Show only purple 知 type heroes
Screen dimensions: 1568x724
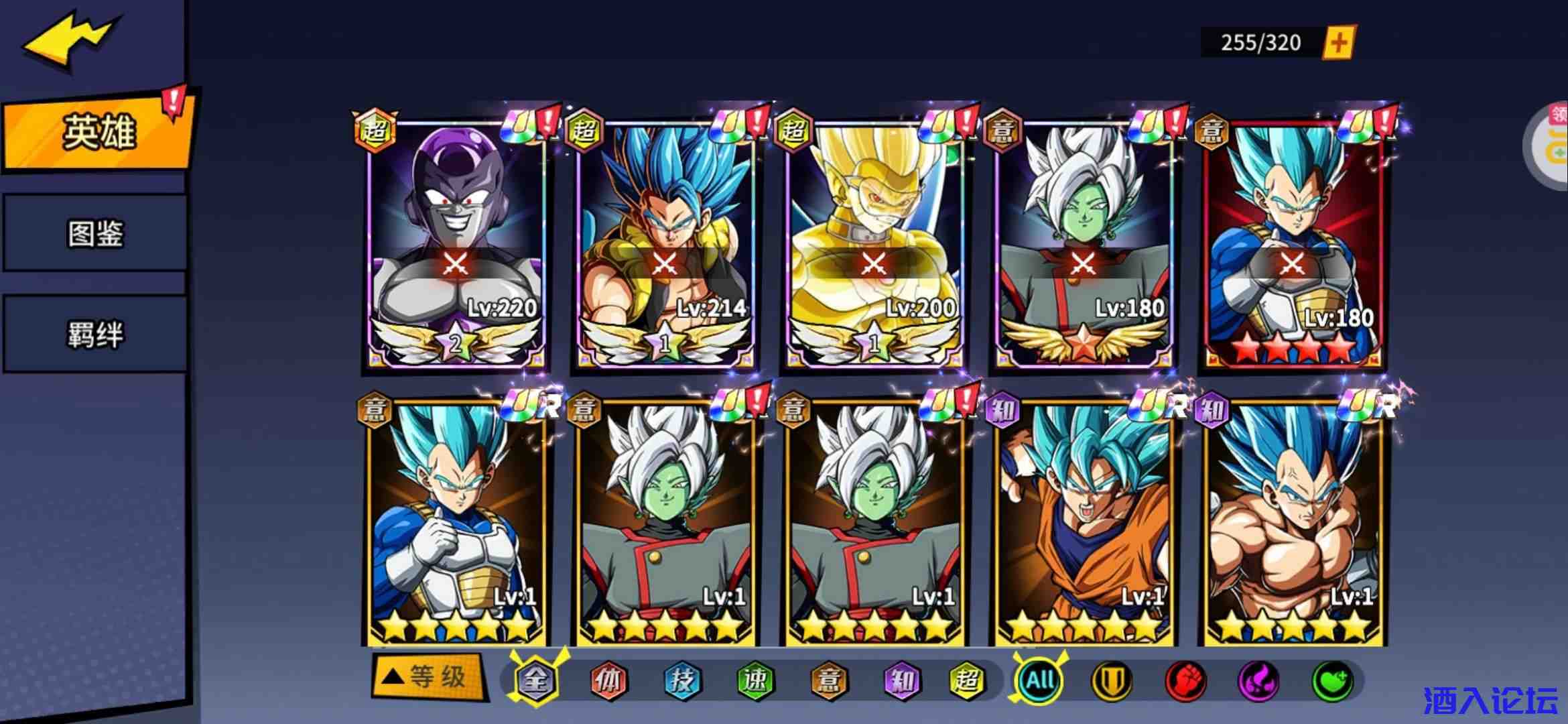[901, 681]
